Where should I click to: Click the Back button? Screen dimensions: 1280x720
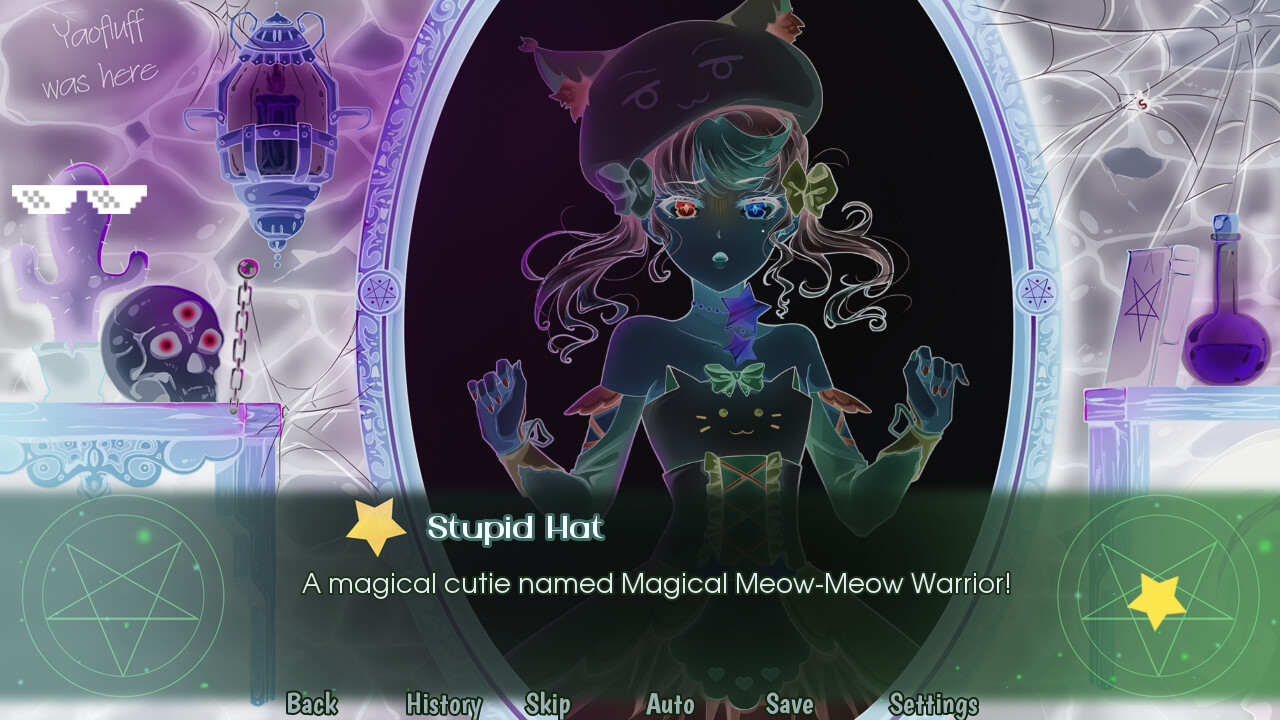click(x=311, y=704)
